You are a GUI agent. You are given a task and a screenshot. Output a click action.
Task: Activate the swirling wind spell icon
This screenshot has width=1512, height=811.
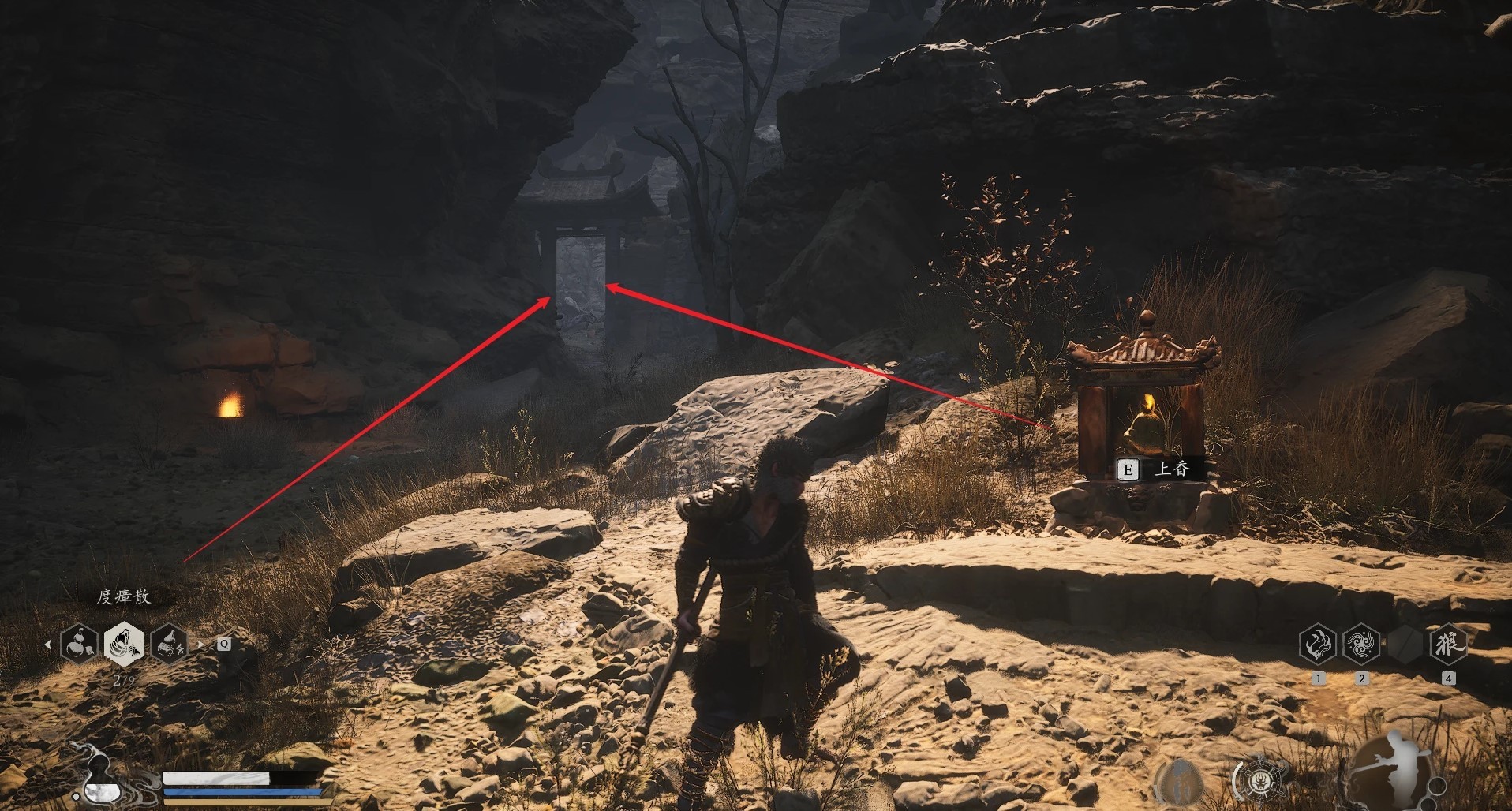pos(1361,644)
